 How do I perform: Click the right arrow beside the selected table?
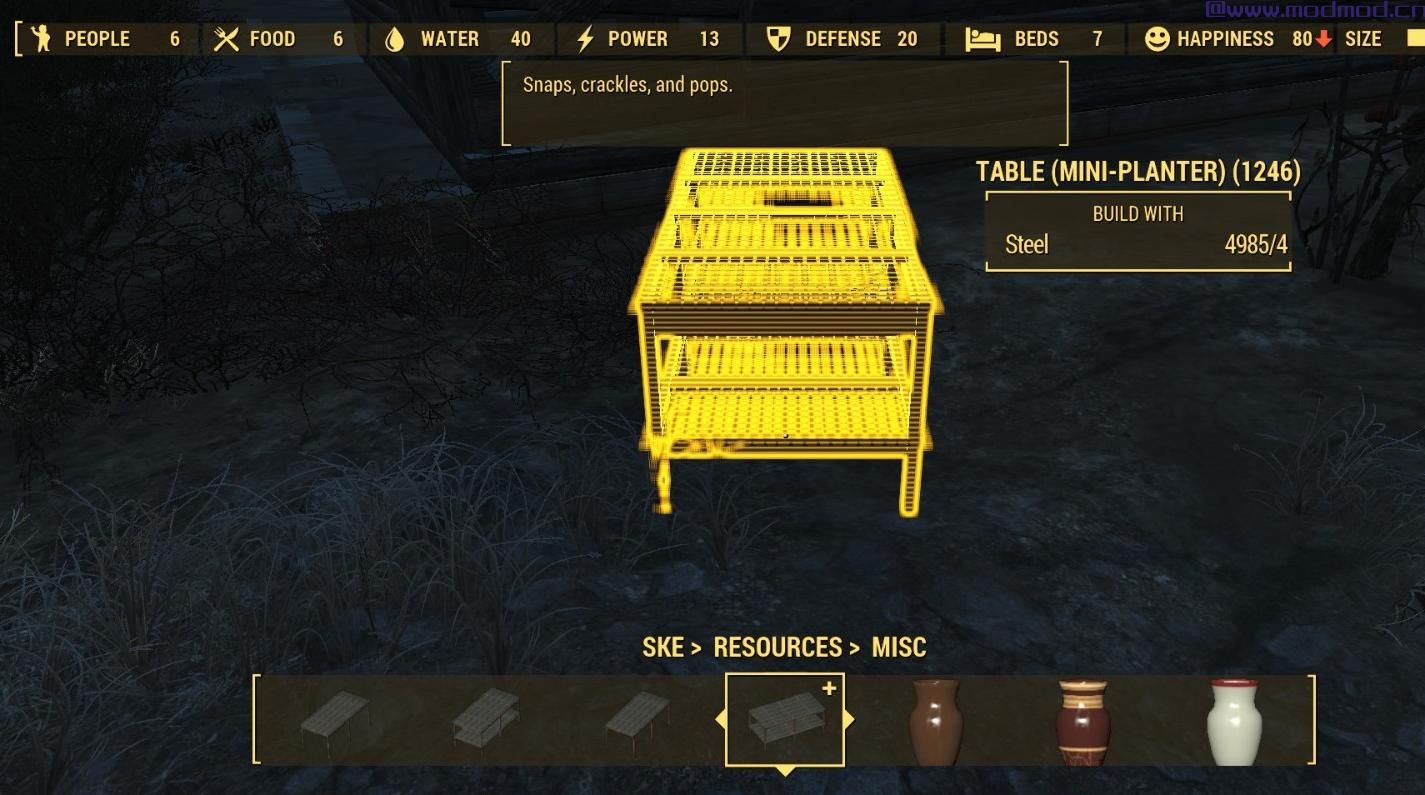pyautogui.click(x=850, y=720)
